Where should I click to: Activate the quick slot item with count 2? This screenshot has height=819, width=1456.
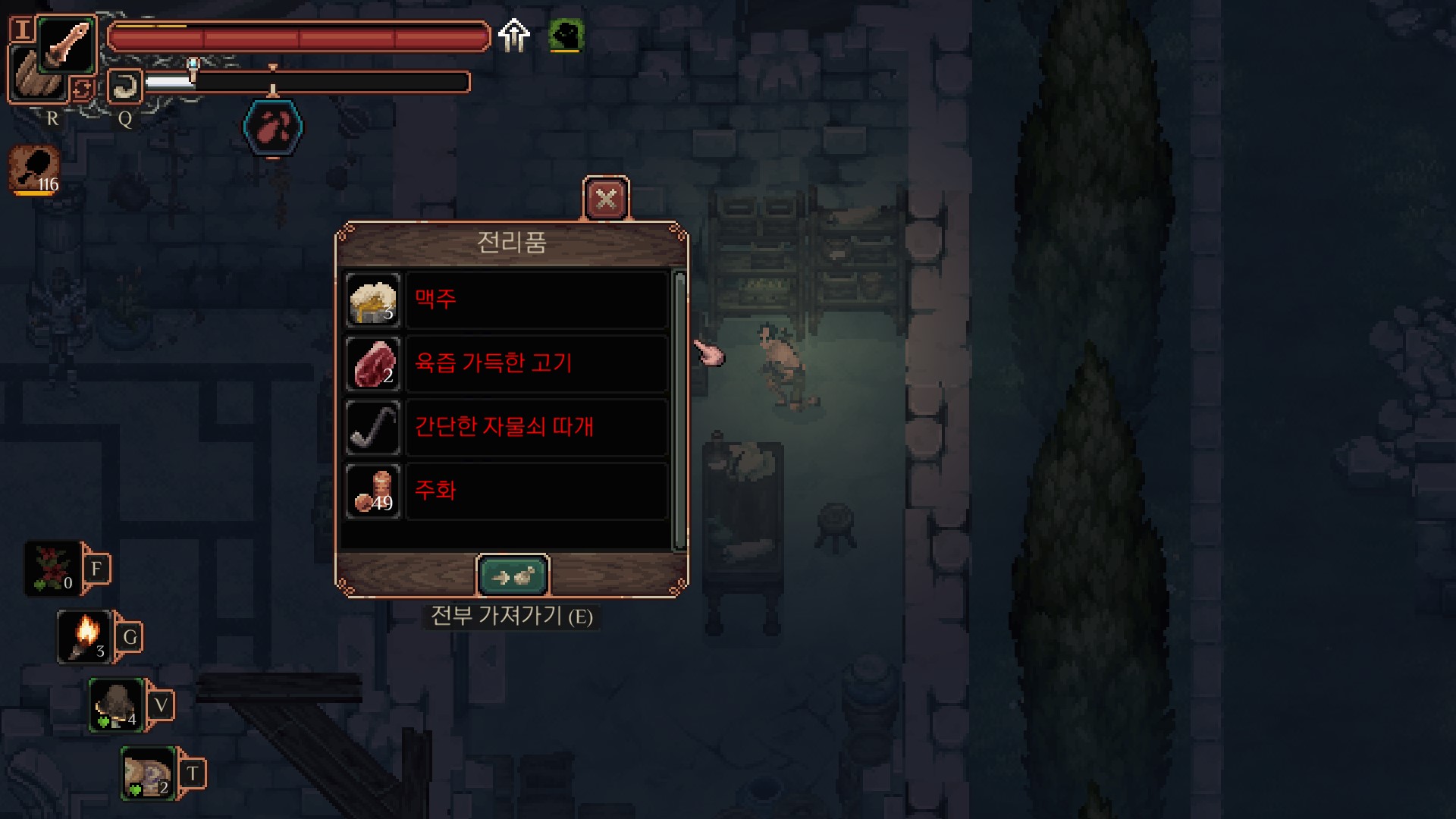pyautogui.click(x=149, y=773)
